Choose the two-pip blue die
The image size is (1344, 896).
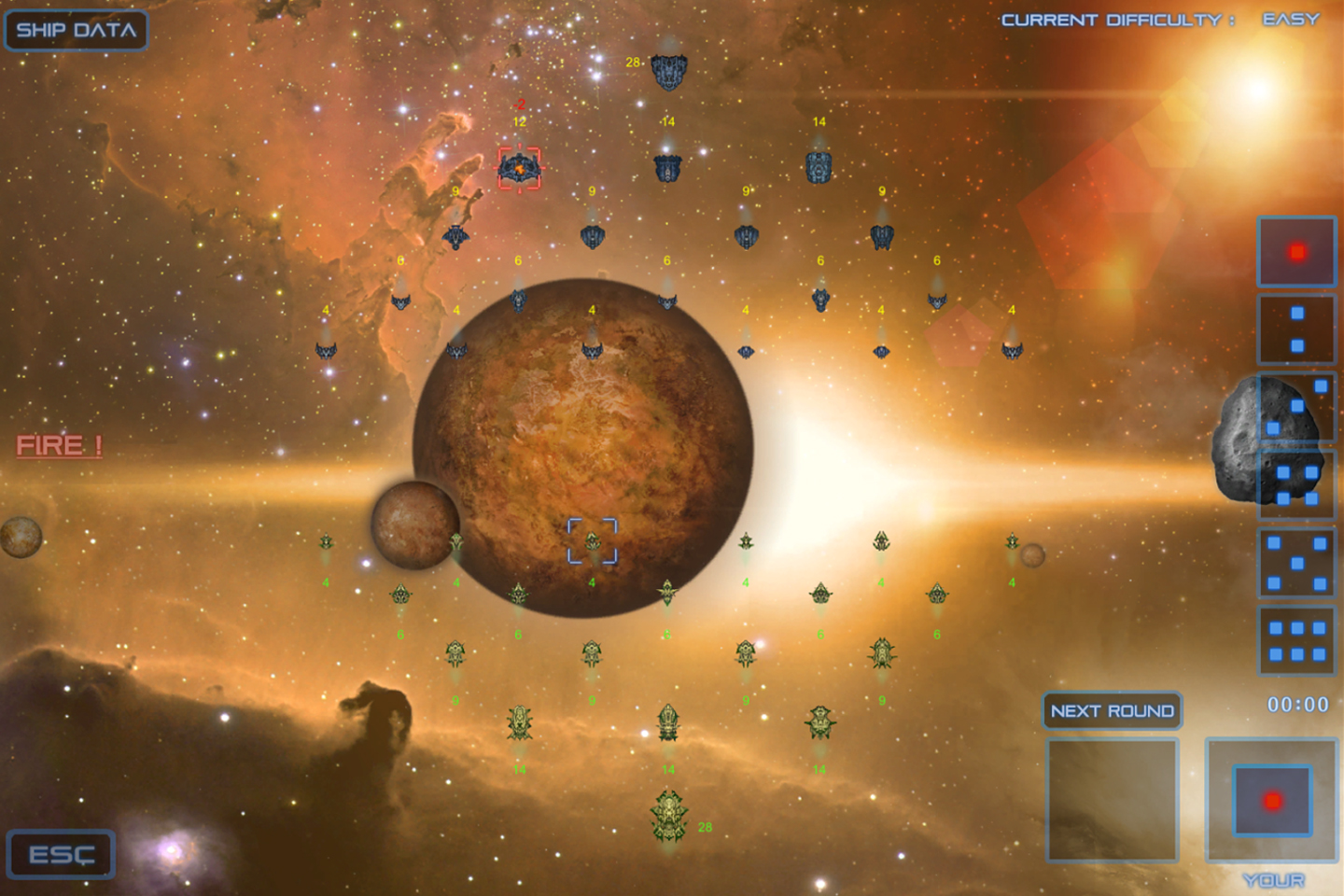click(x=1296, y=329)
